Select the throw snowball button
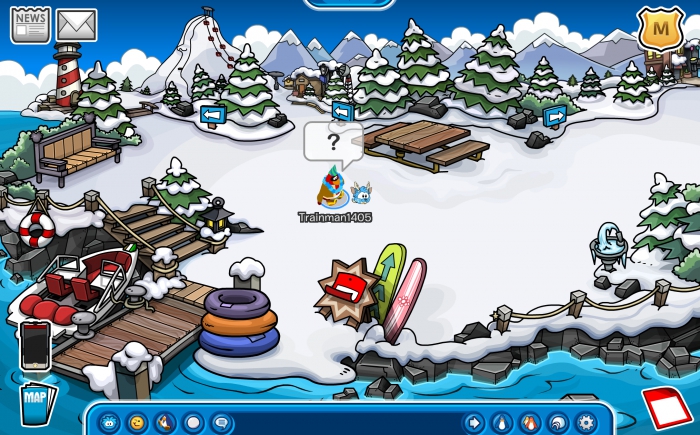 pos(193,423)
